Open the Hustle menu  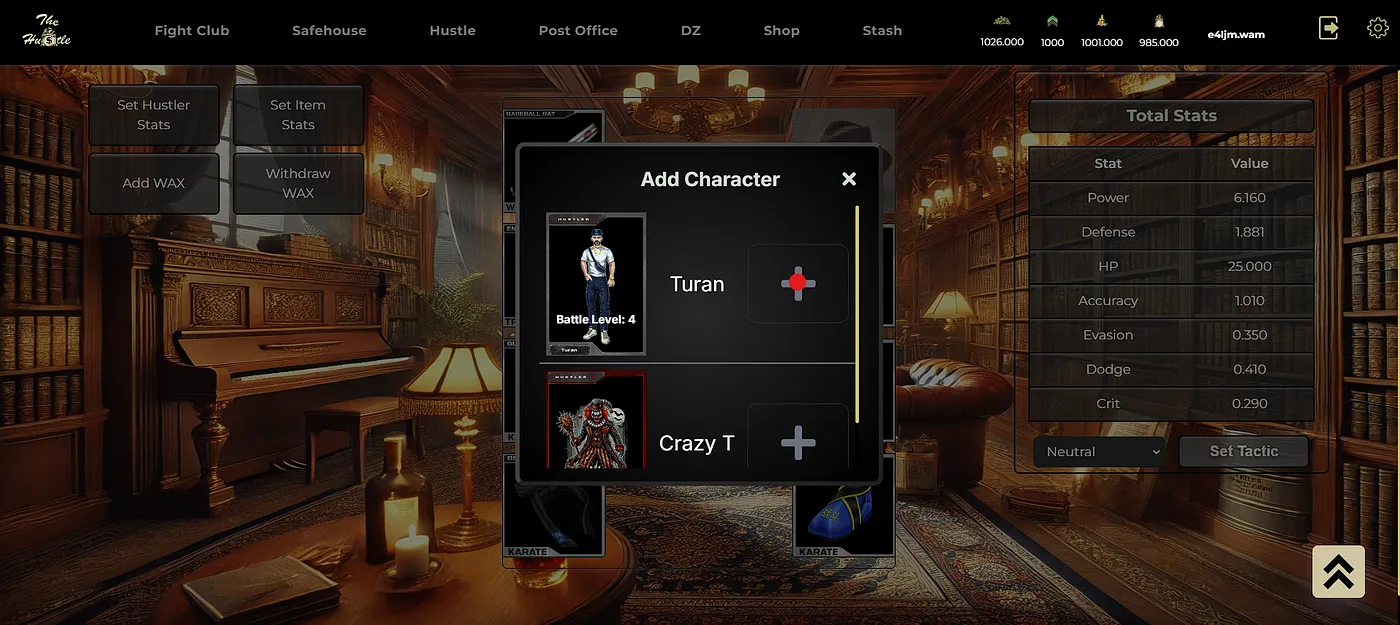click(x=452, y=31)
